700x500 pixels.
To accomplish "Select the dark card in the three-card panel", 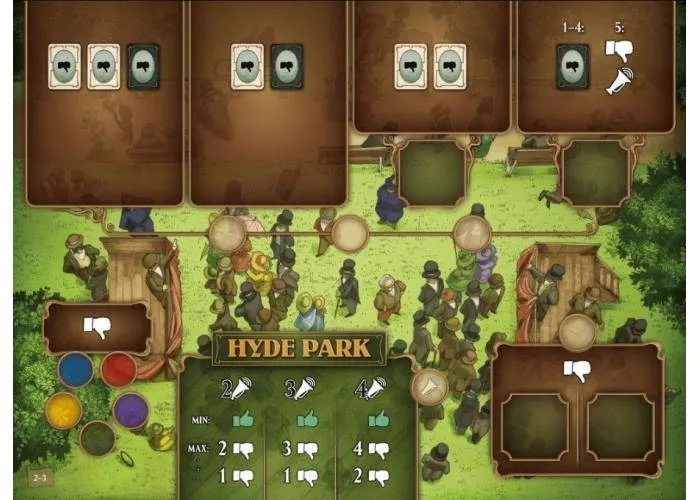I will coord(143,66).
